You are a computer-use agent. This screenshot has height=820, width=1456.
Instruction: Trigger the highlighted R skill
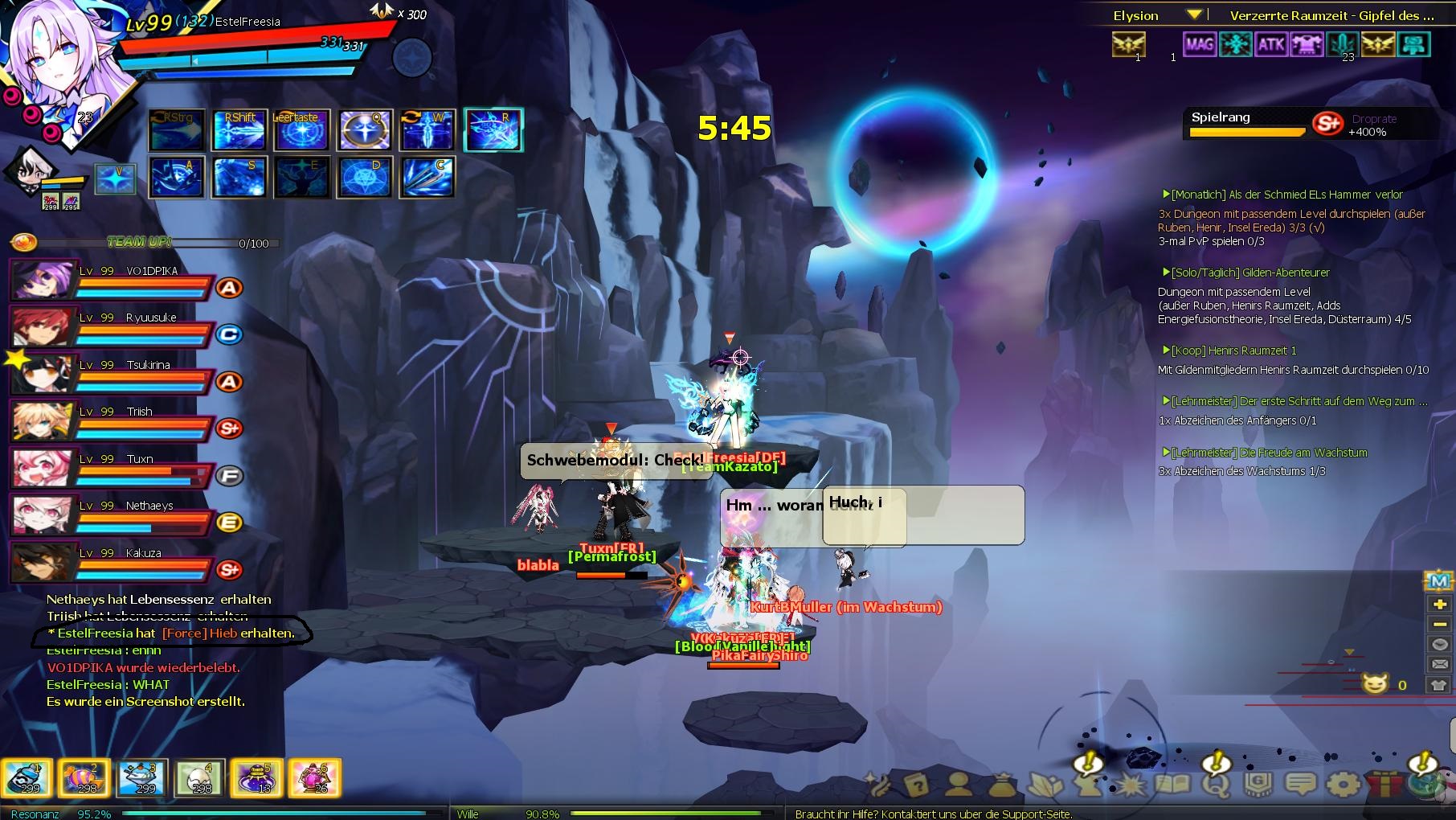[x=493, y=130]
